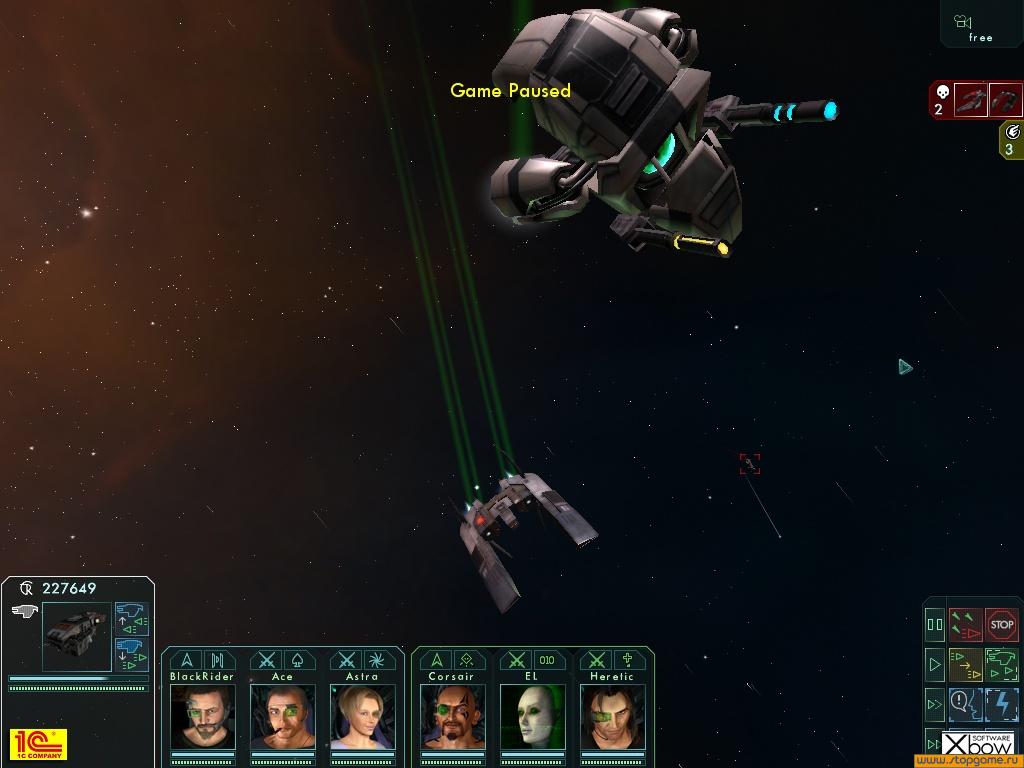Select Corsair's pilot portrait

452,716
